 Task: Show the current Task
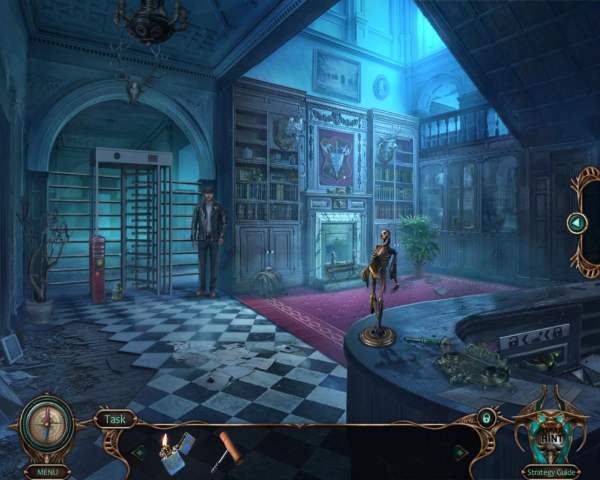tap(118, 420)
